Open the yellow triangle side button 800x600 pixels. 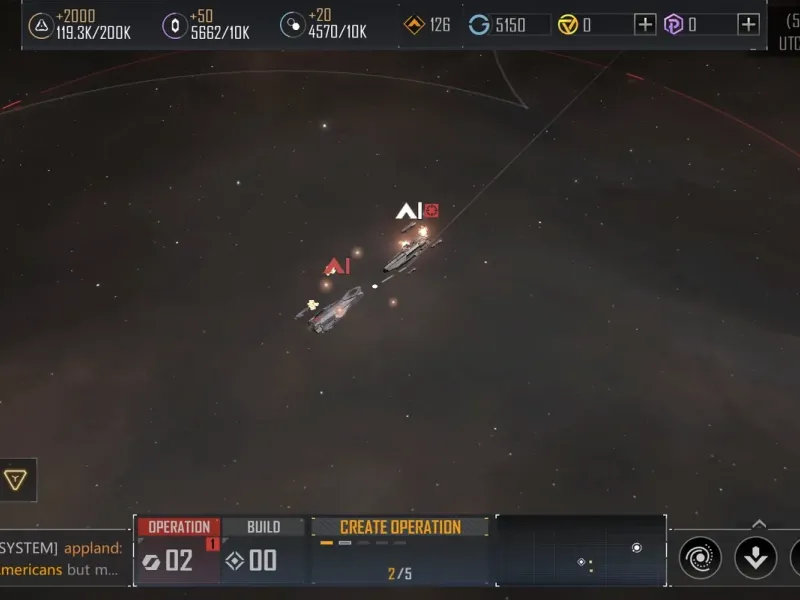(15, 480)
